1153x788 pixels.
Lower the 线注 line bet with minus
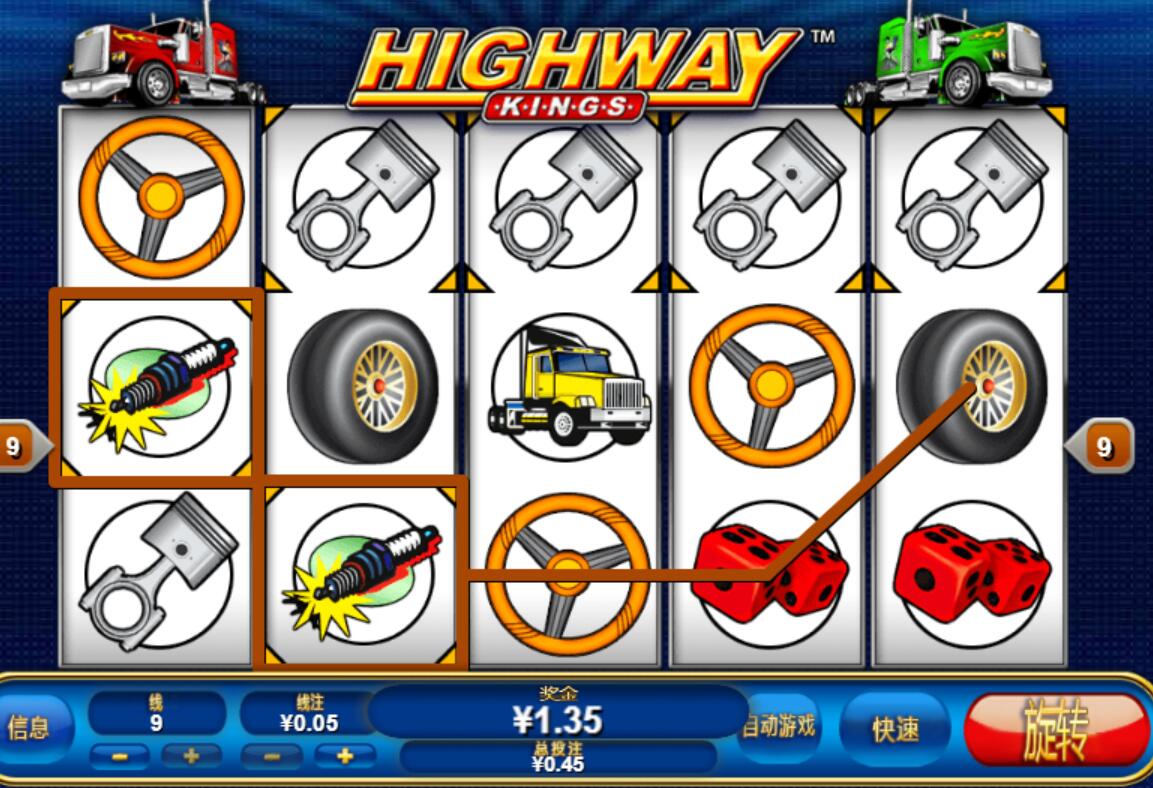pyautogui.click(x=272, y=756)
